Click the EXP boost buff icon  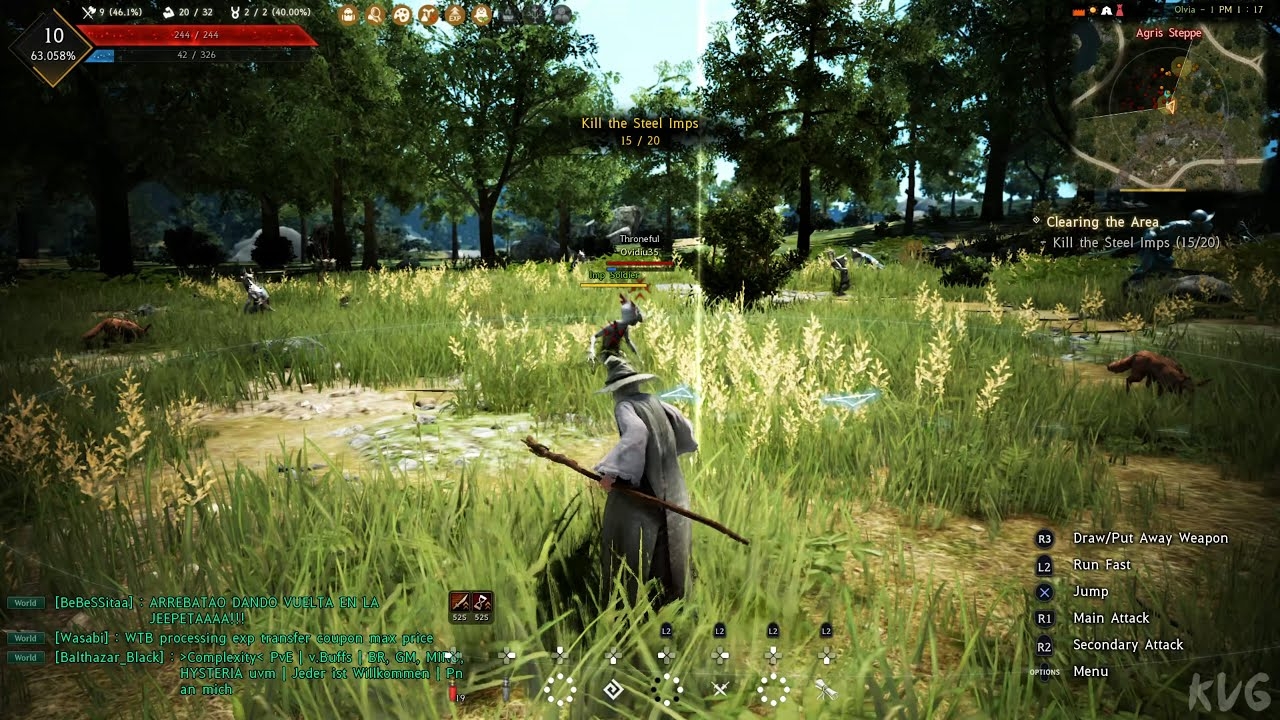coord(455,15)
